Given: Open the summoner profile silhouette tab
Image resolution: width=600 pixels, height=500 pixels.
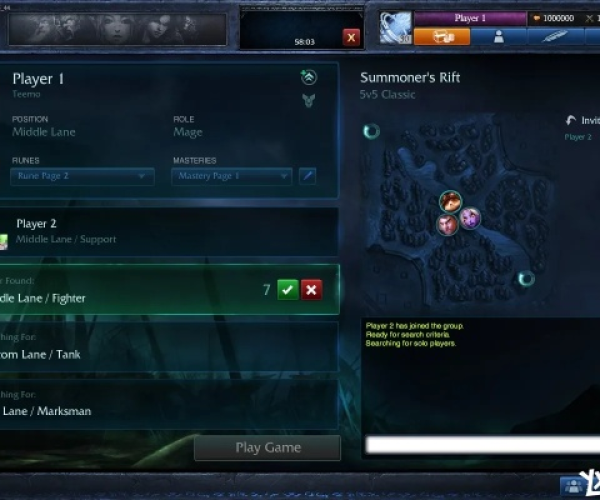Looking at the screenshot, I should tap(498, 37).
